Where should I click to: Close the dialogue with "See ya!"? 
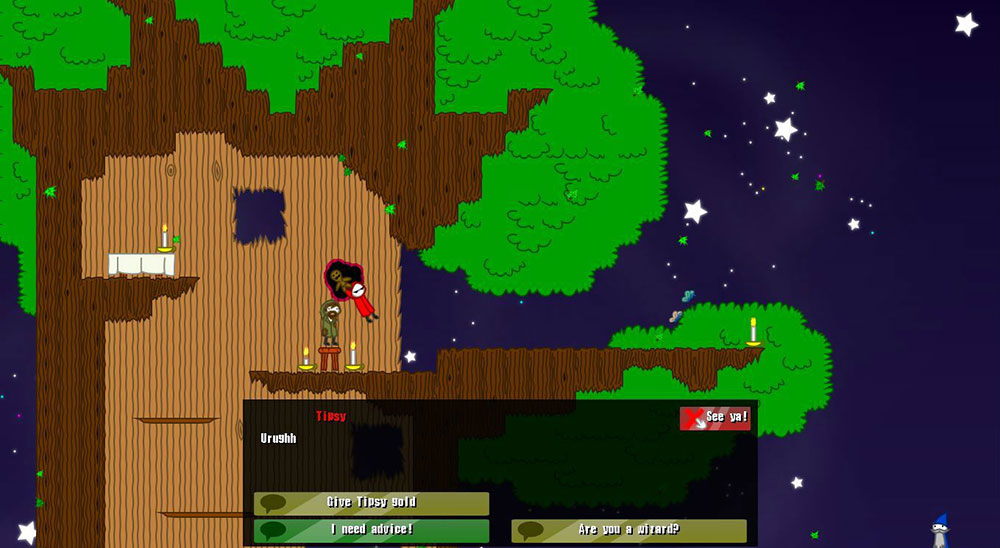point(714,418)
